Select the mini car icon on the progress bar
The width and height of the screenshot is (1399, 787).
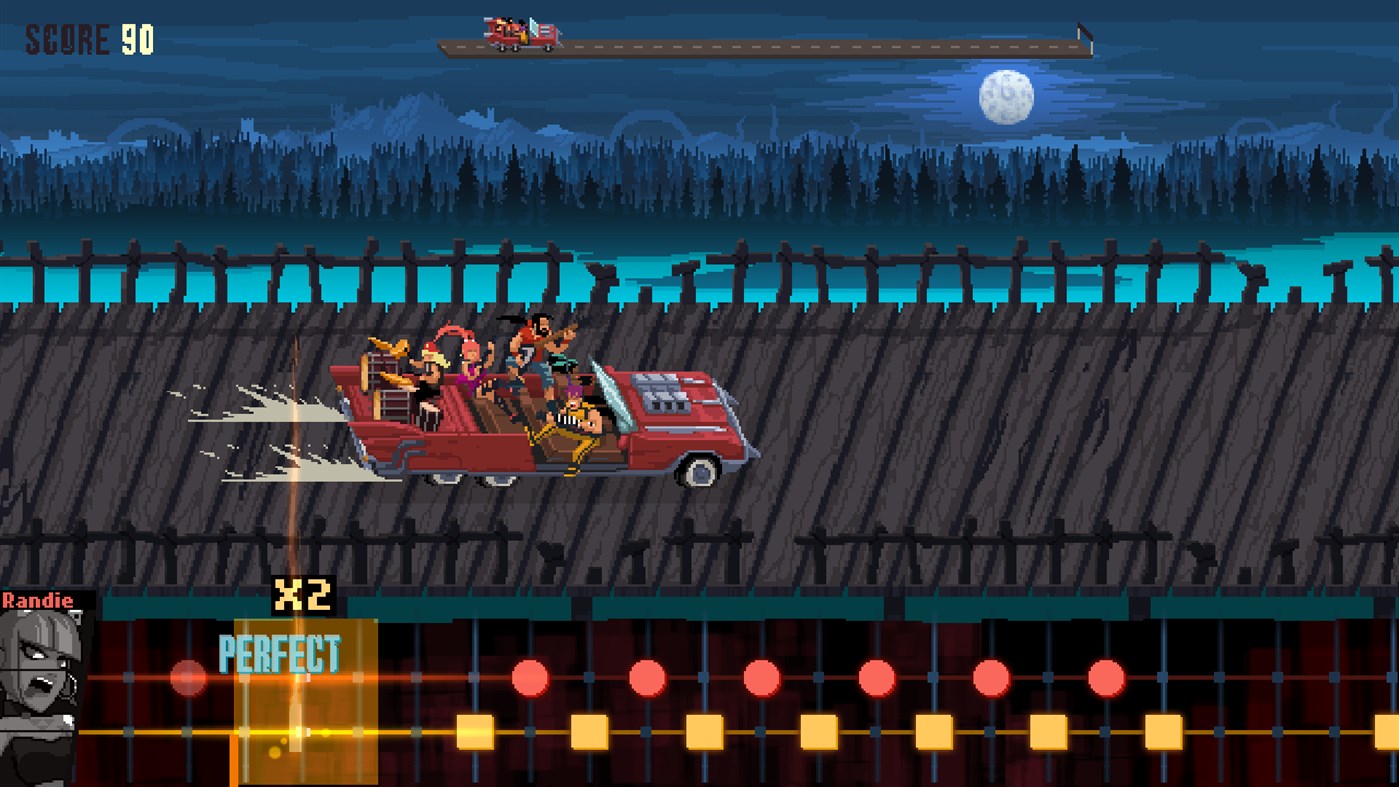pyautogui.click(x=521, y=32)
